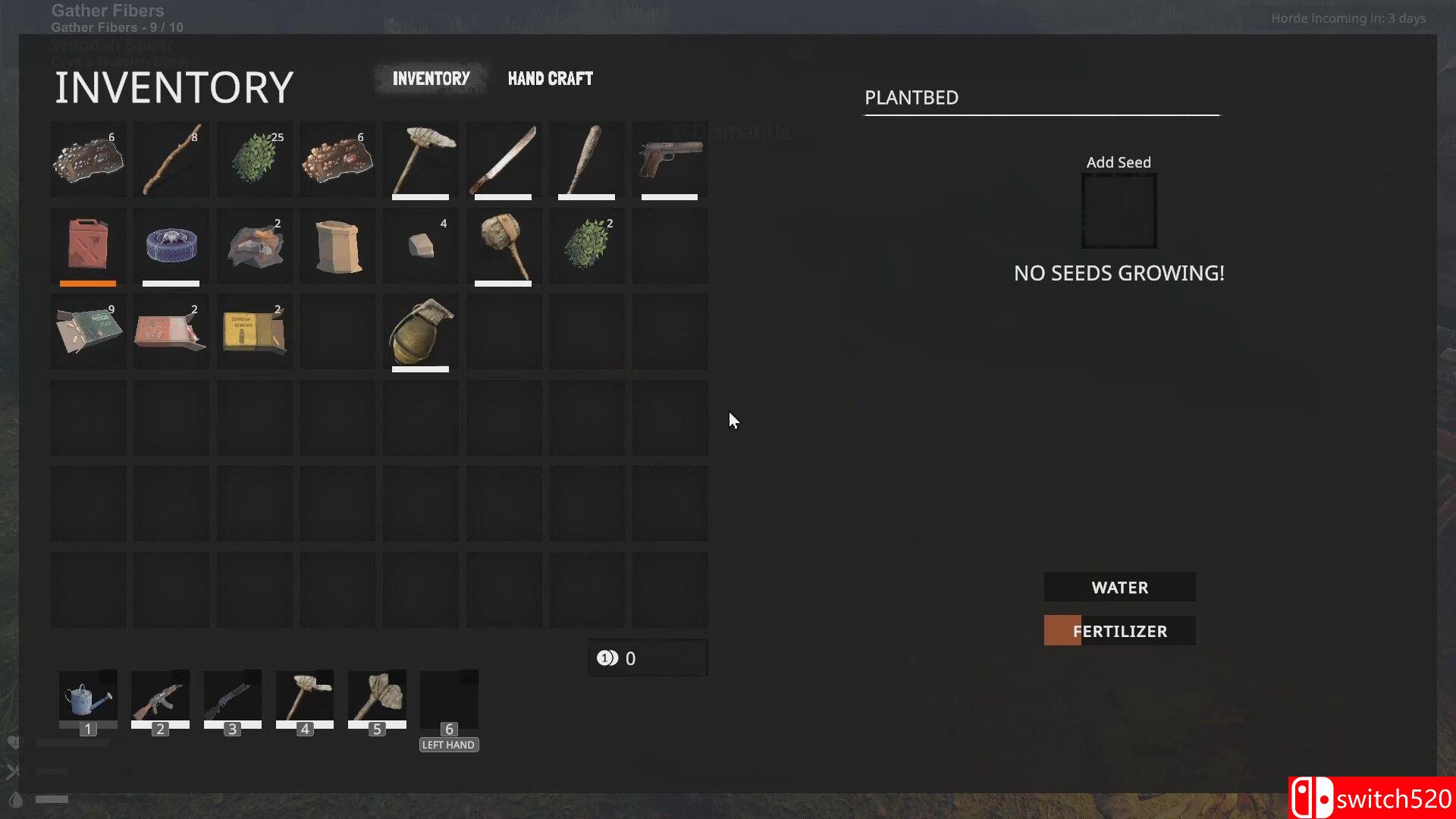This screenshot has width=1456, height=819.
Task: Choose the stack of 25 fibers
Action: [255, 159]
